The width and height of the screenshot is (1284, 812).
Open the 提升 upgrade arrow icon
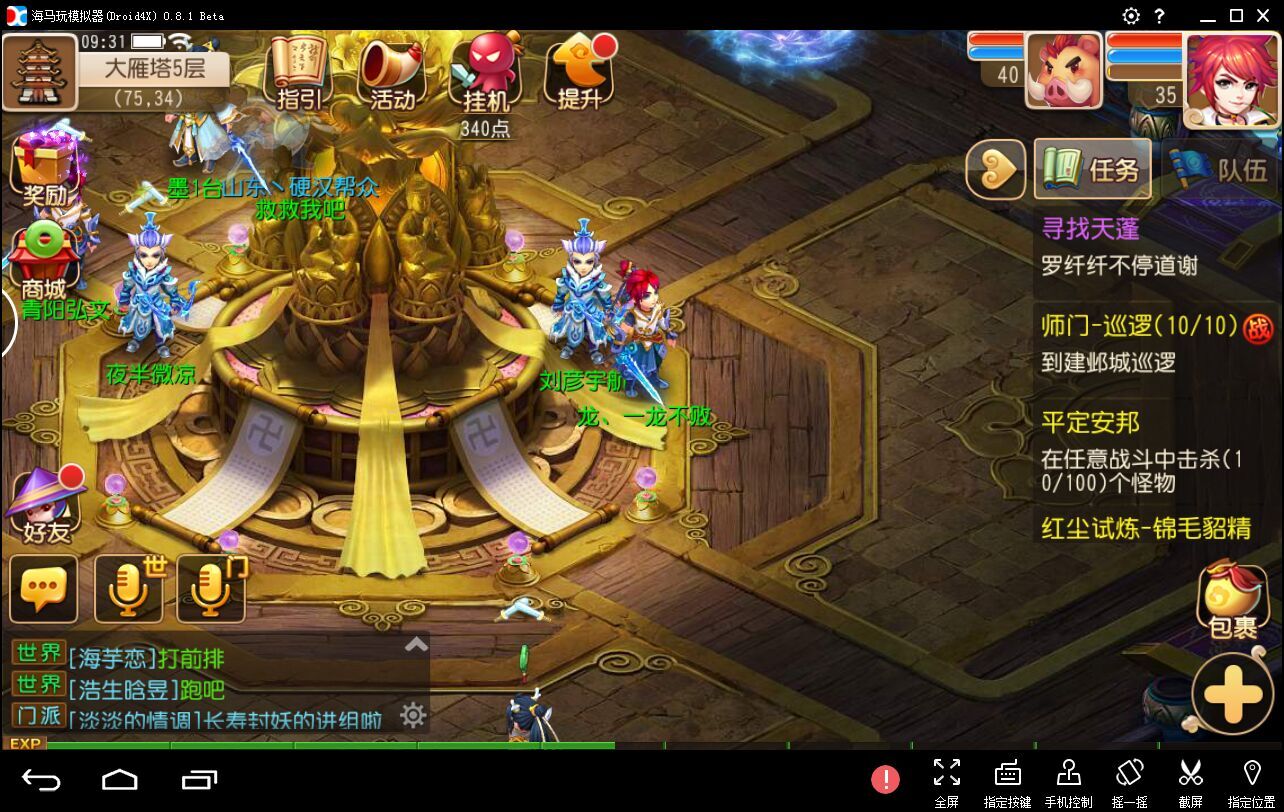580,72
